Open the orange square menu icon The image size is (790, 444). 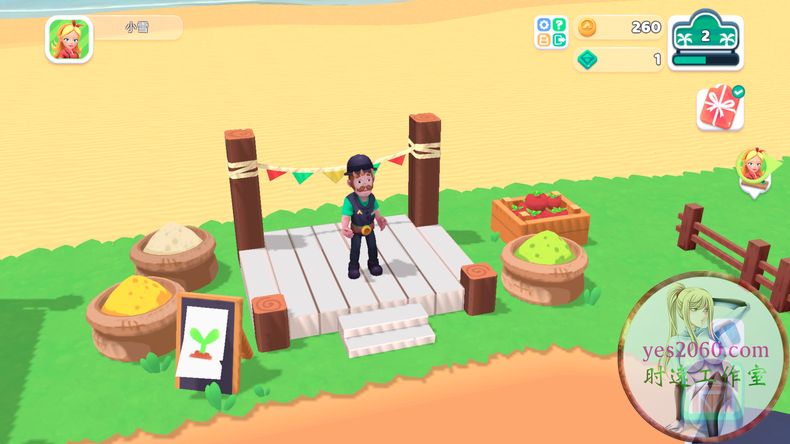[544, 40]
